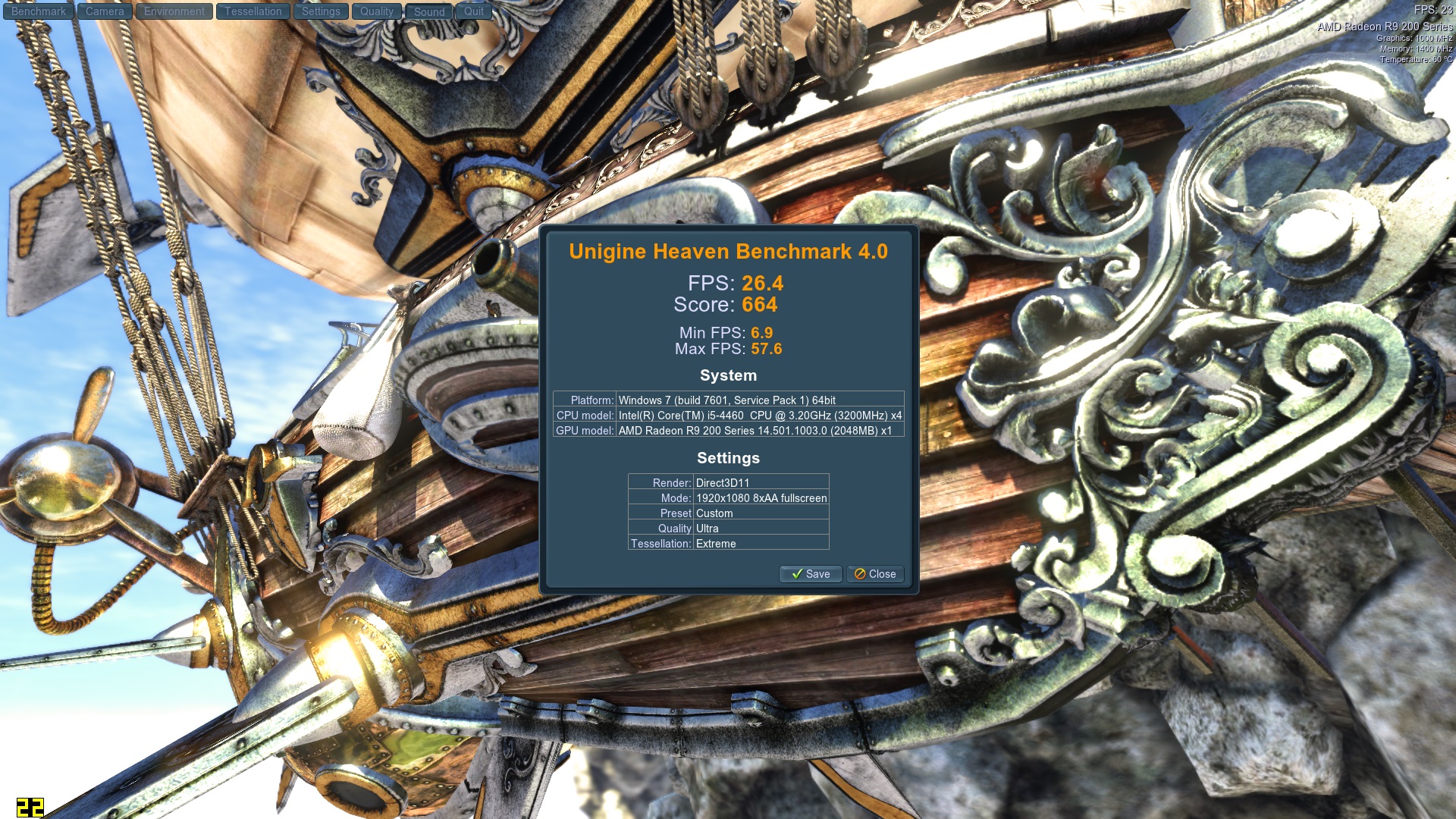Toggle the Sound button
Image resolution: width=1456 pixels, height=819 pixels.
tap(429, 12)
